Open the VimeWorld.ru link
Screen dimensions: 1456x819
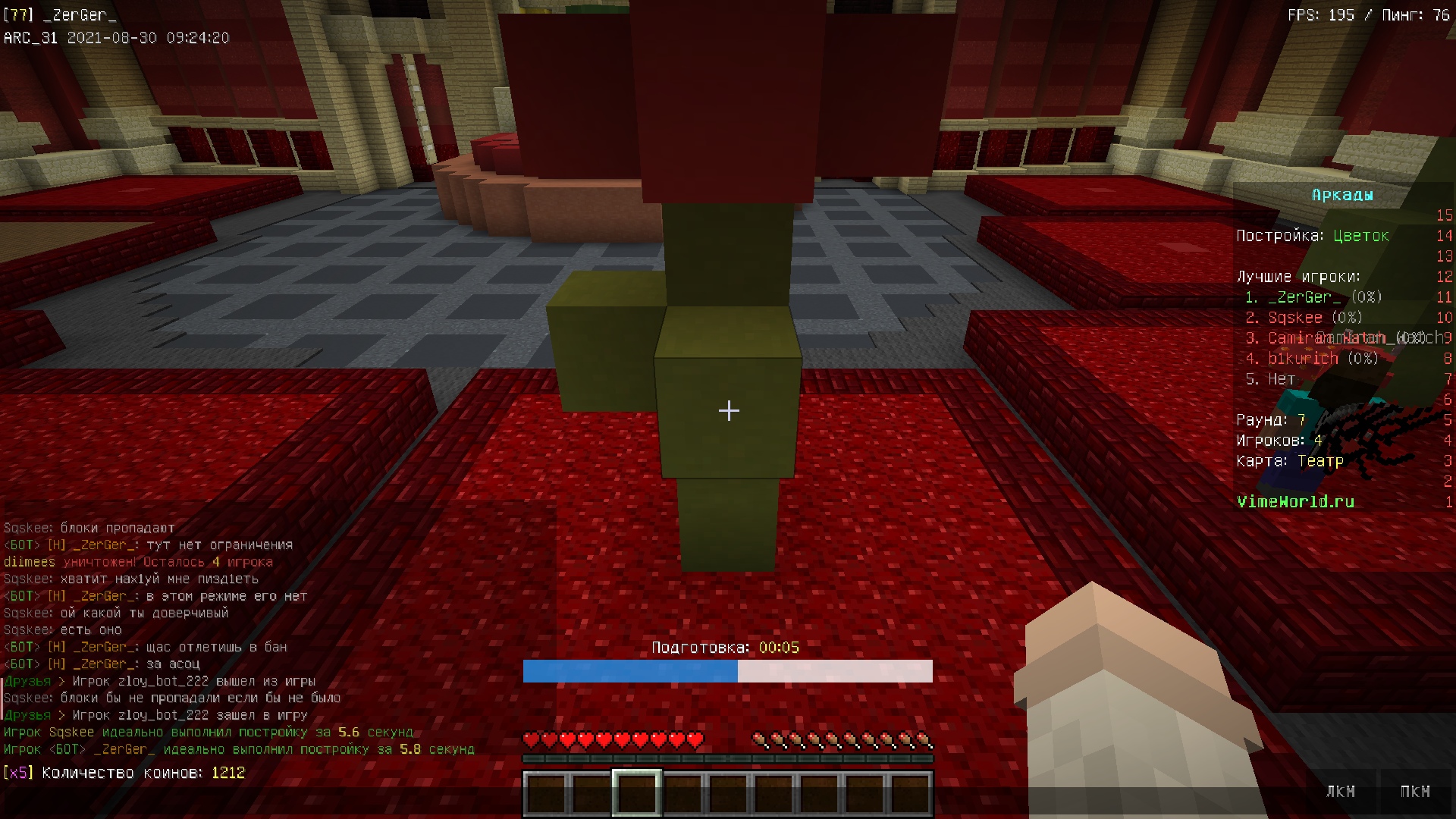tap(1297, 502)
